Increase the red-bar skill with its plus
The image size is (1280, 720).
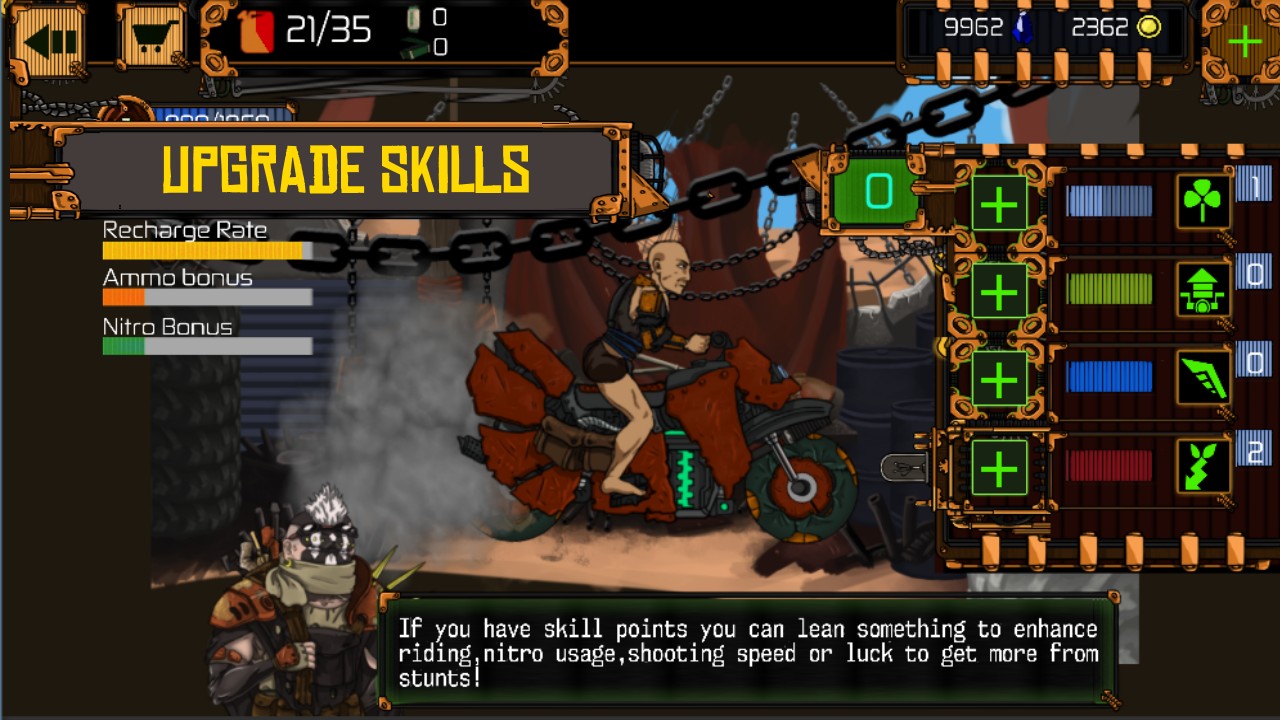[x=999, y=467]
